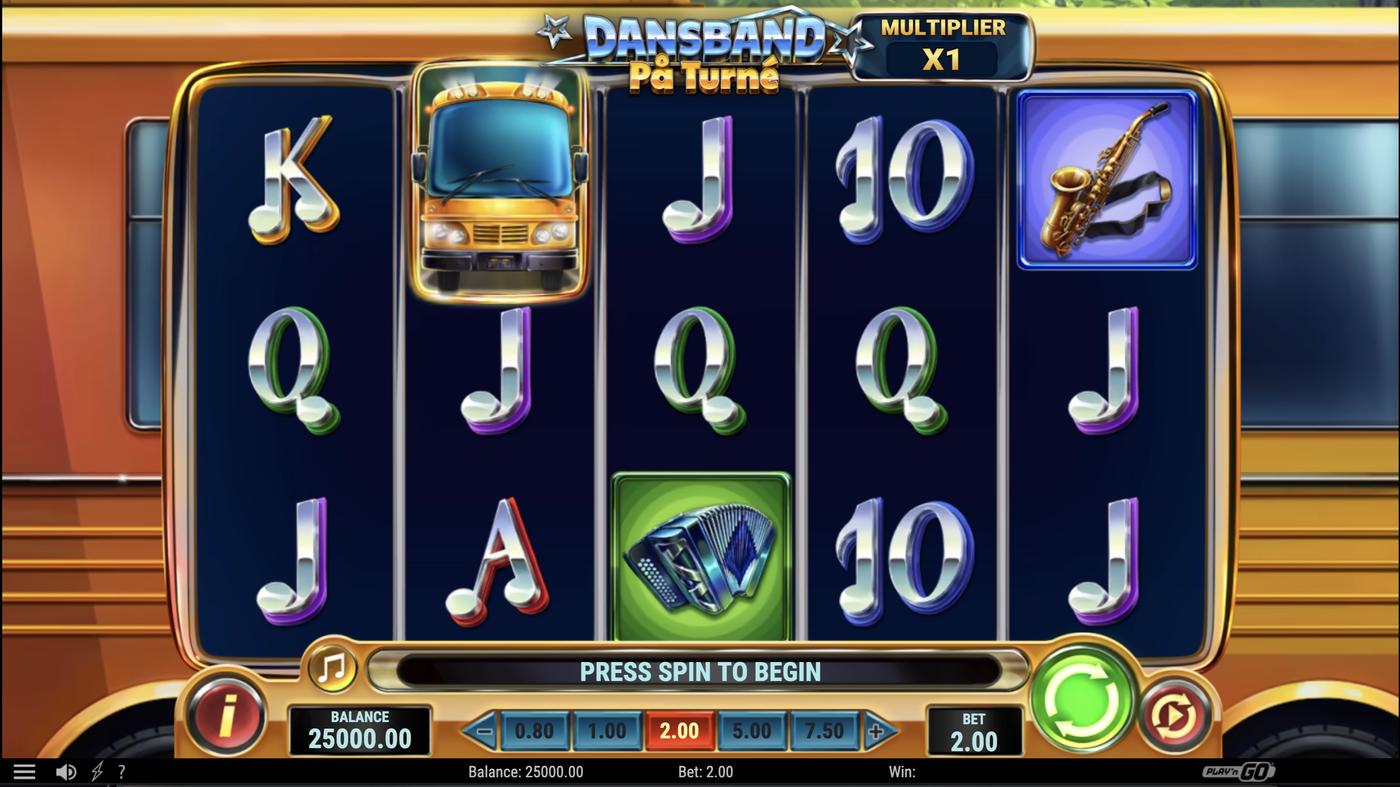
Task: Click the saxophone symbol on the fifth reel
Action: point(1106,178)
